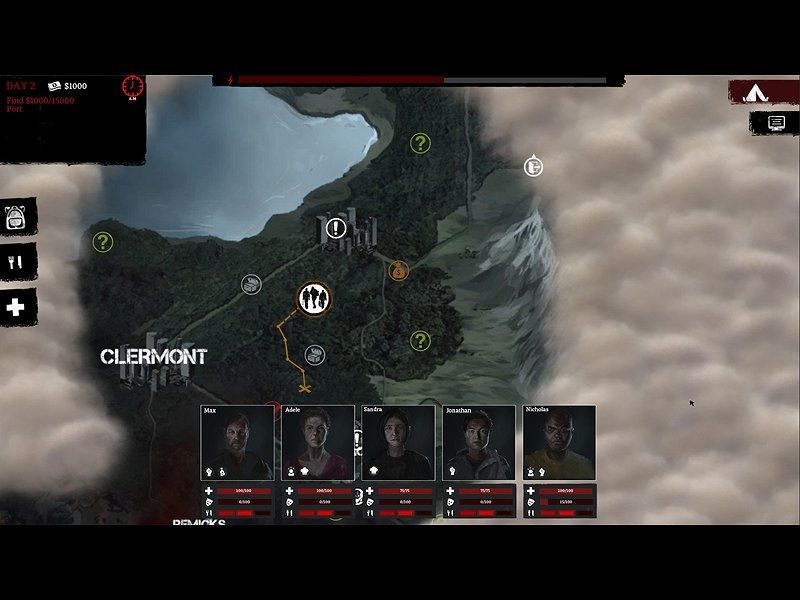Open the backpack inventory
This screenshot has height=600, width=800.
point(16,217)
